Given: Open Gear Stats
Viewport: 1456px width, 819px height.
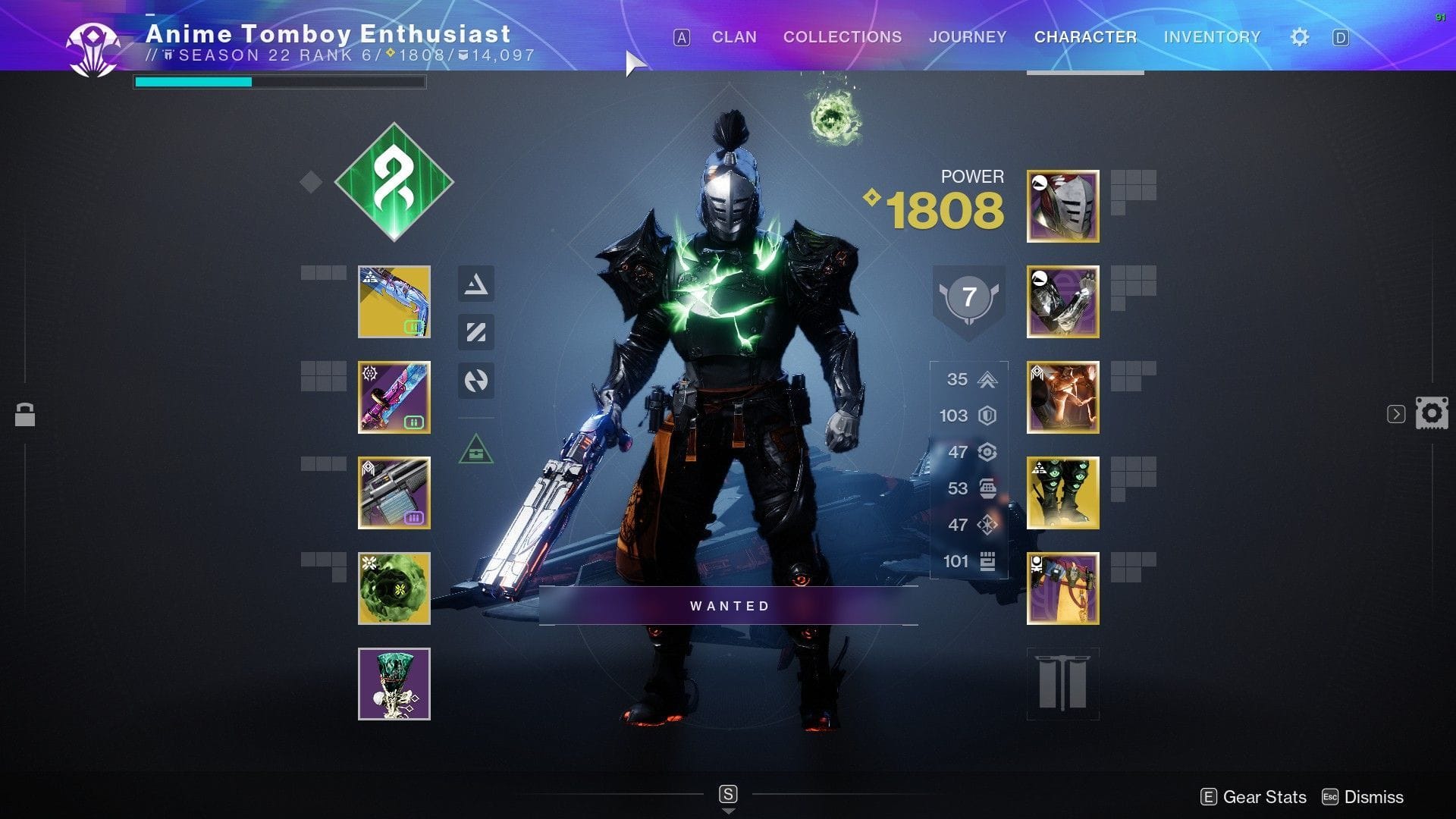Looking at the screenshot, I should click(1263, 797).
